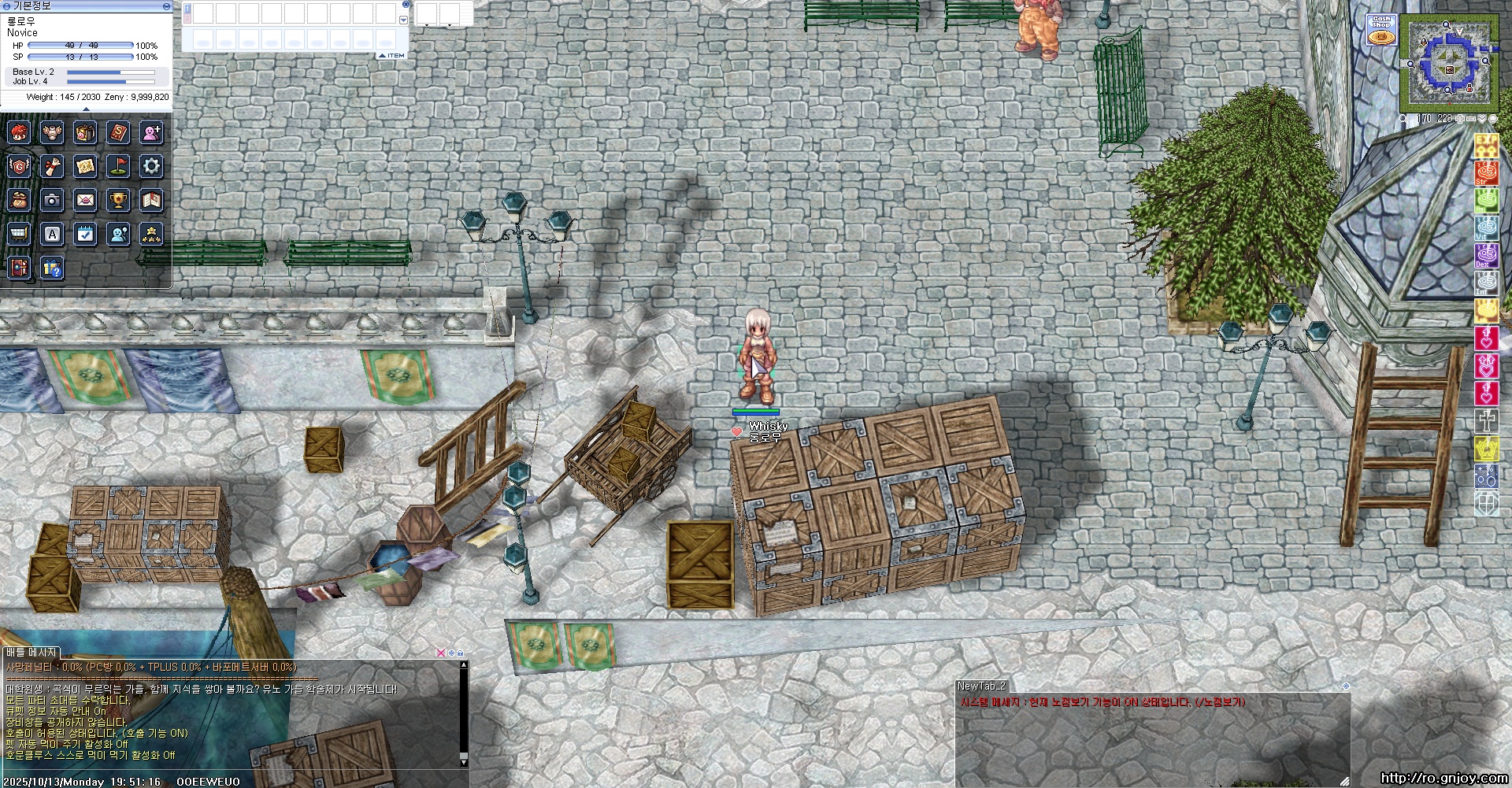Open the mail envelope icon
This screenshot has height=788, width=1512.
point(85,200)
